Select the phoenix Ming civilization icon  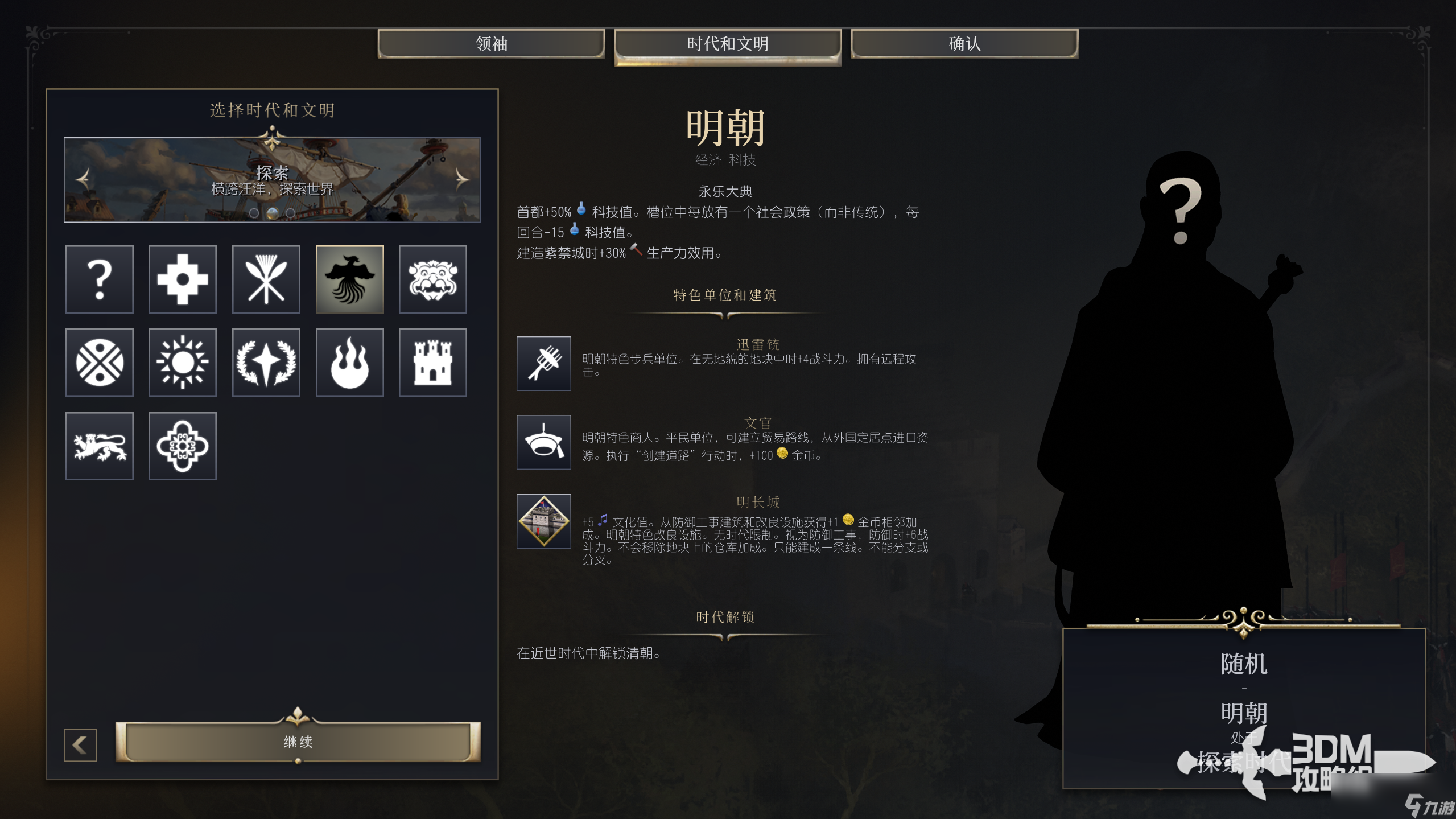click(350, 279)
